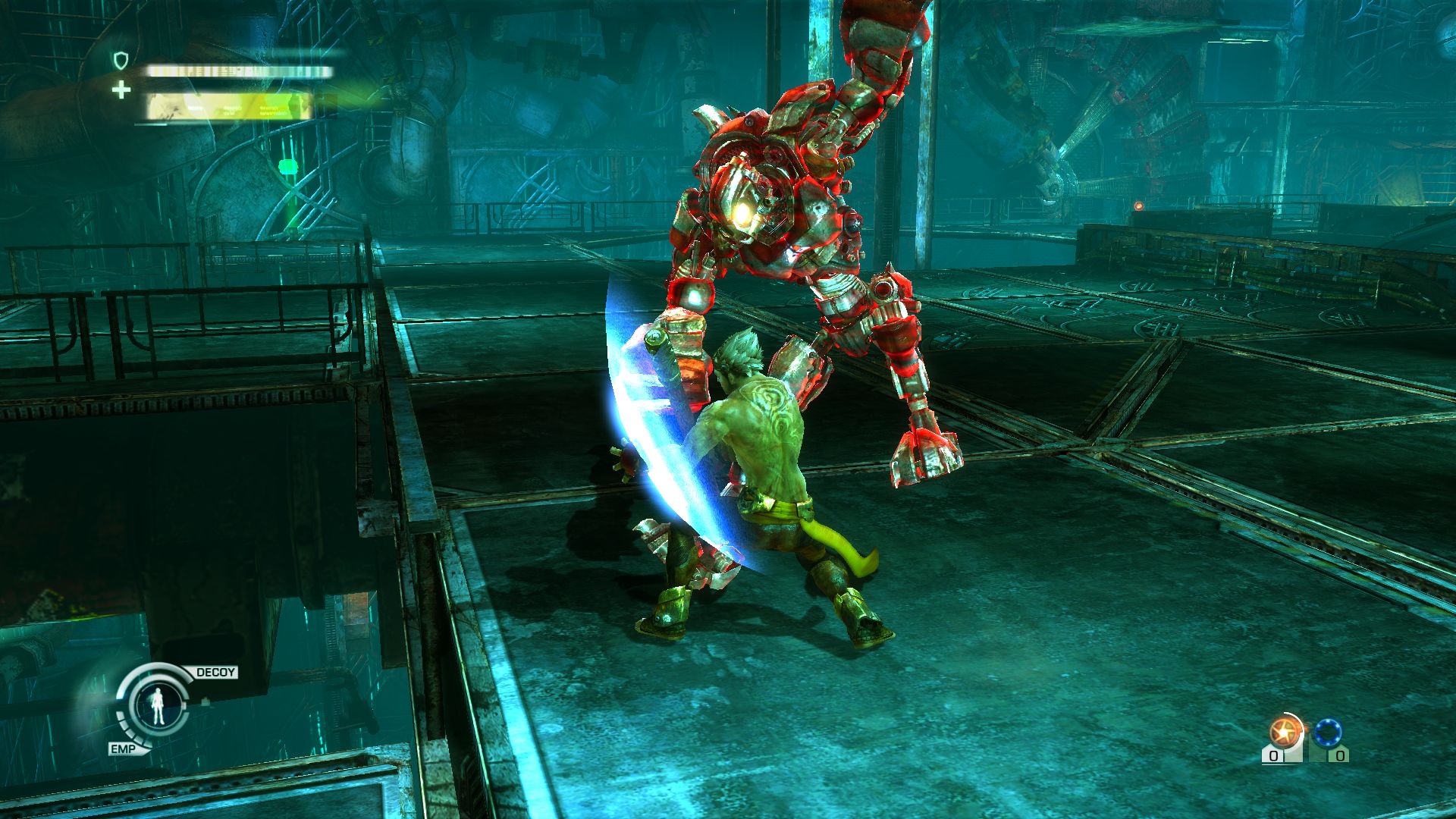Switch to the blue stun ammo icon

coord(1328,733)
